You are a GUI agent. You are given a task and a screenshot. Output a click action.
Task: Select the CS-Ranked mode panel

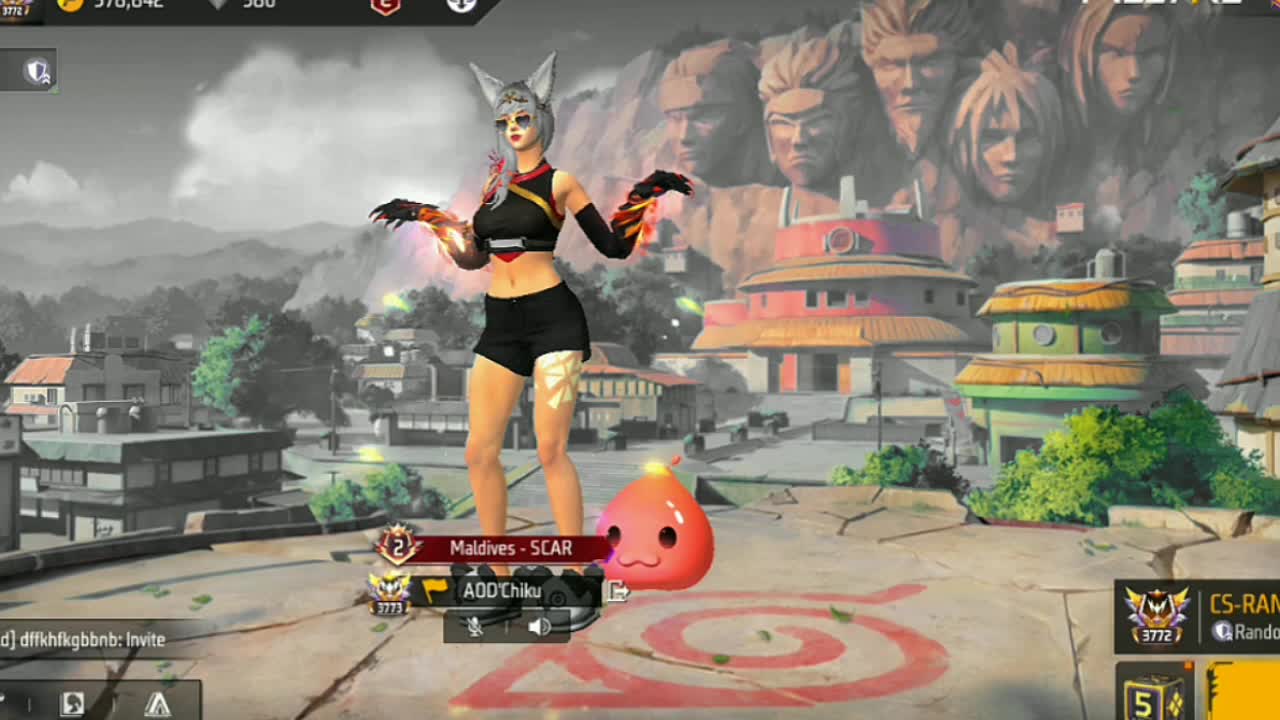1200,616
